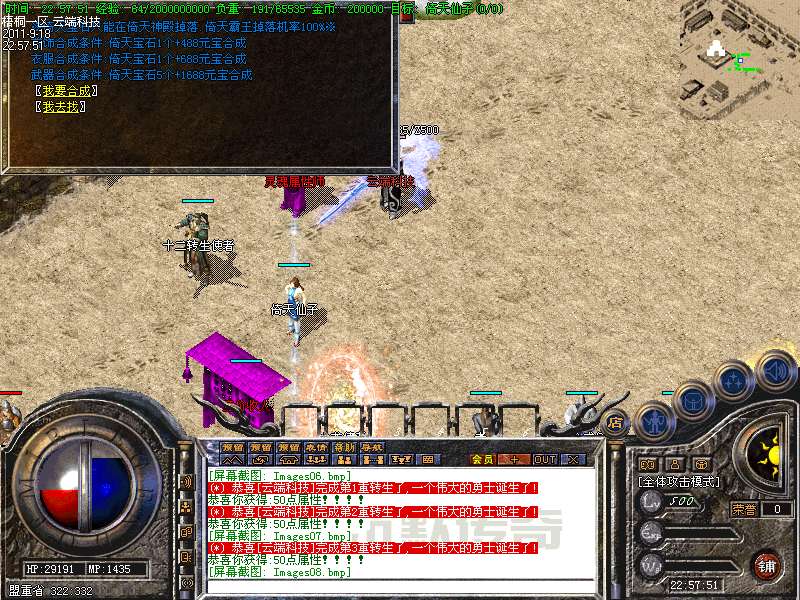Select the 导航 navigation button
The height and width of the screenshot is (600, 800).
(x=372, y=447)
